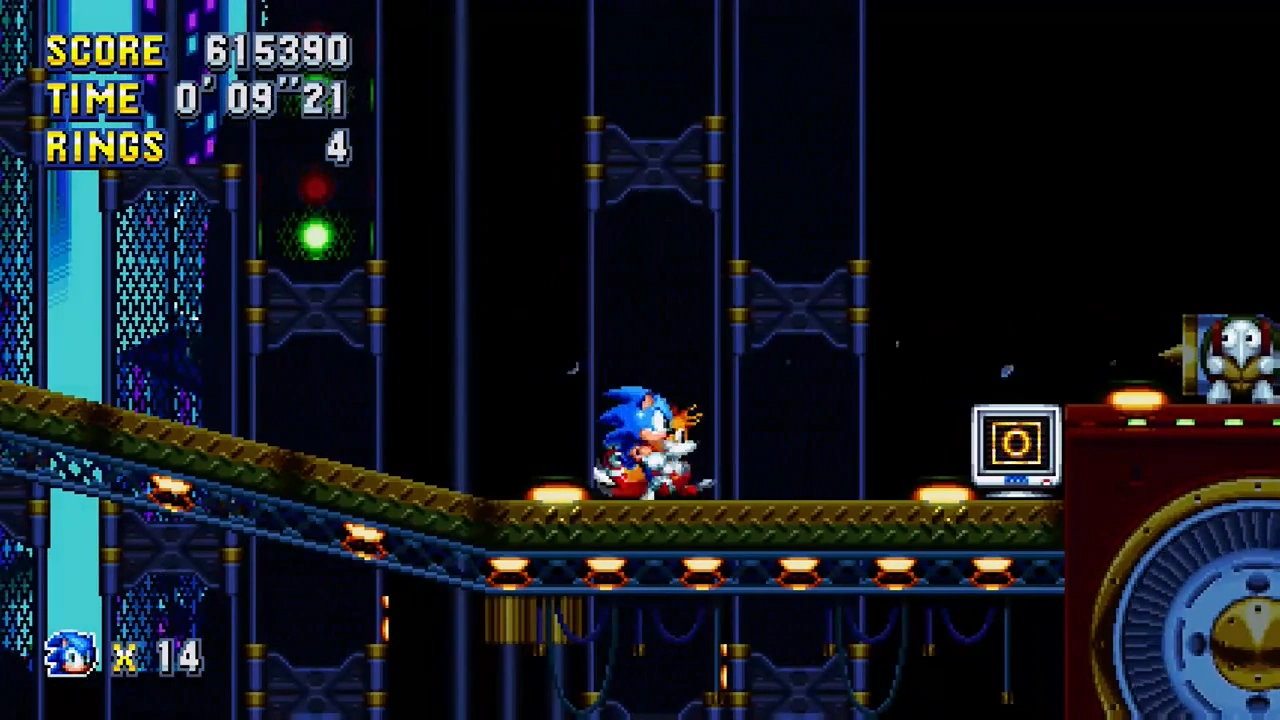The height and width of the screenshot is (720, 1280).
Task: Select the SCORE label in the HUD
Action: pyautogui.click(x=105, y=51)
